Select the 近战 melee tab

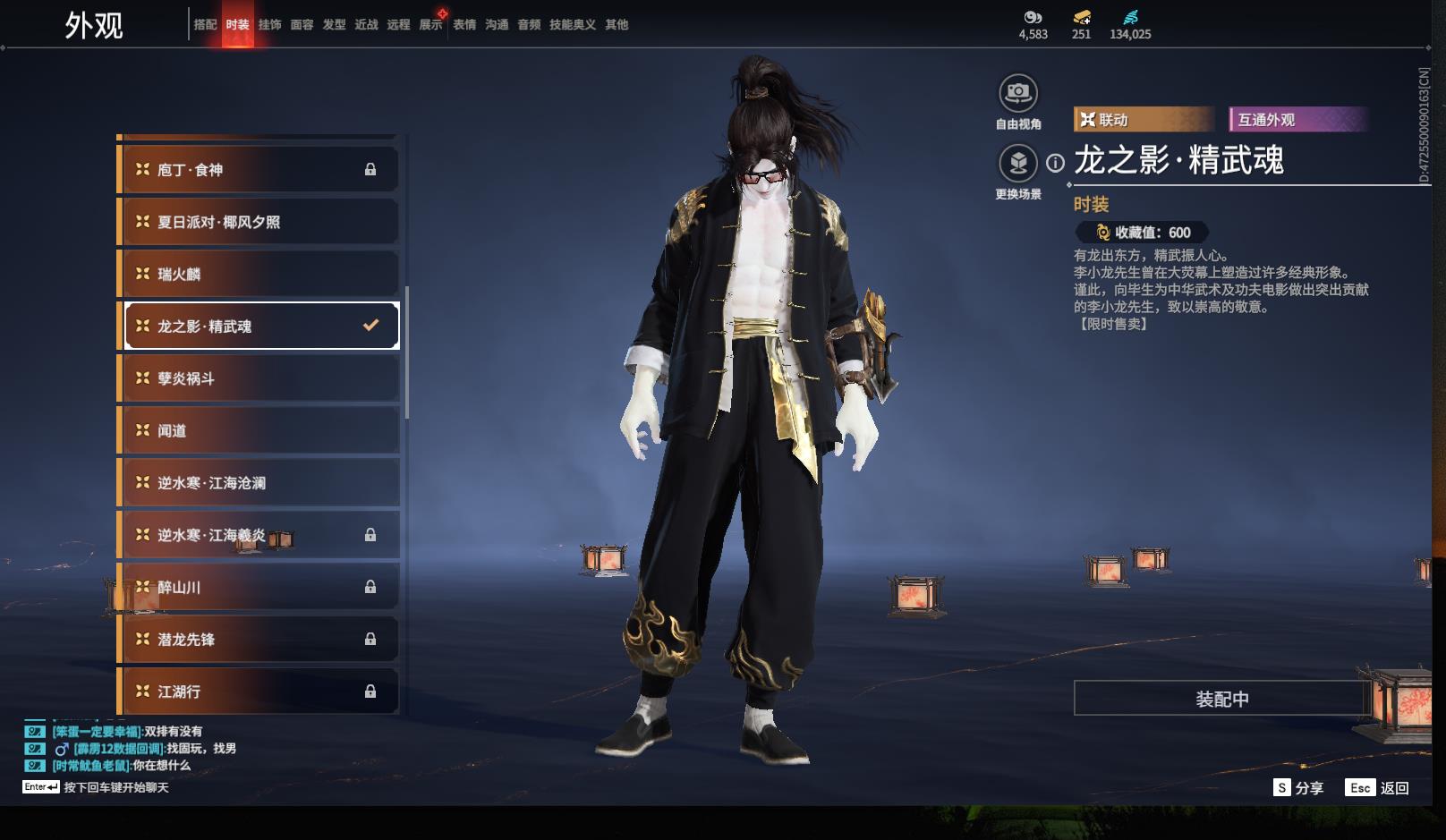click(366, 25)
